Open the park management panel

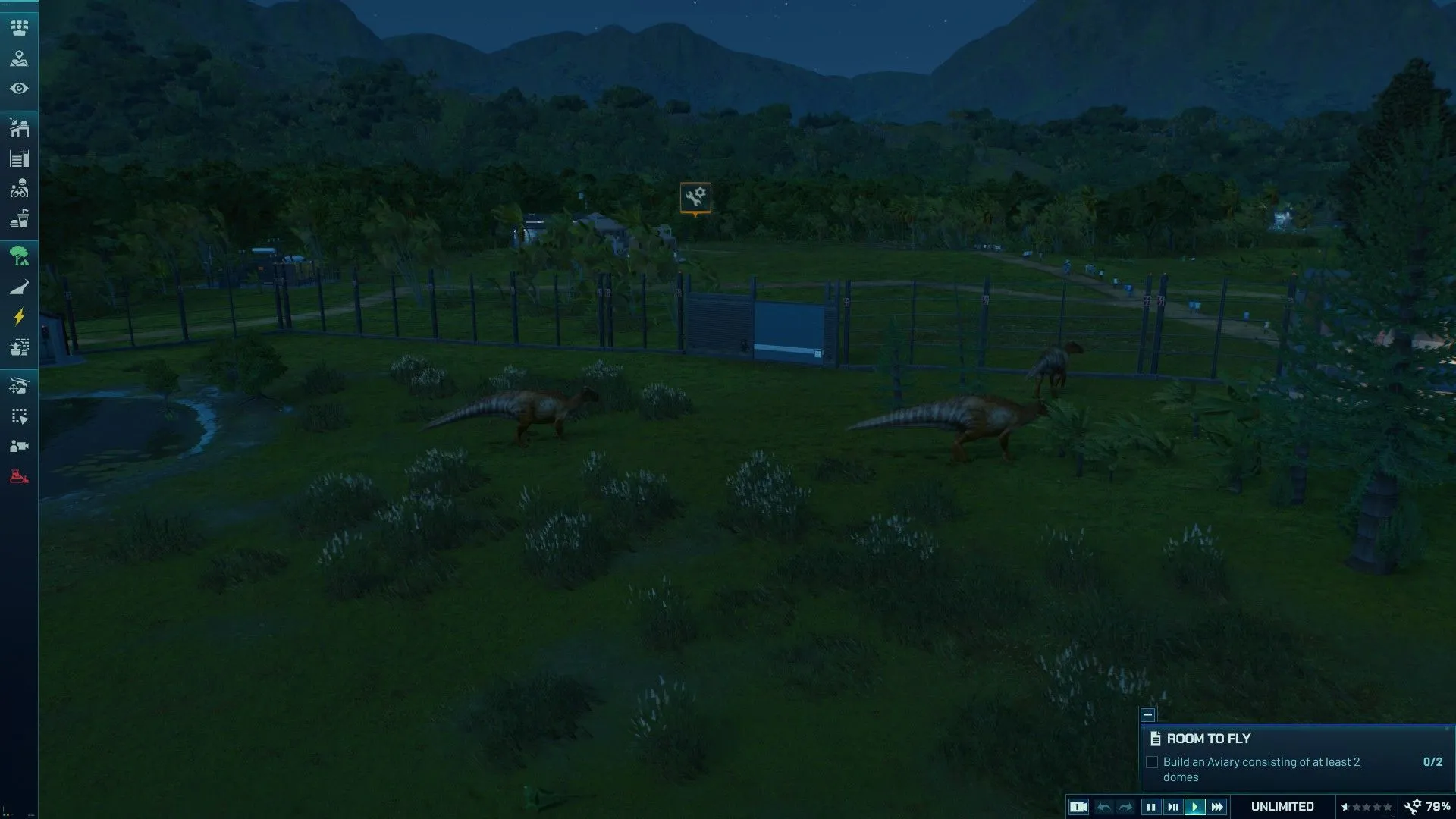pos(19,28)
